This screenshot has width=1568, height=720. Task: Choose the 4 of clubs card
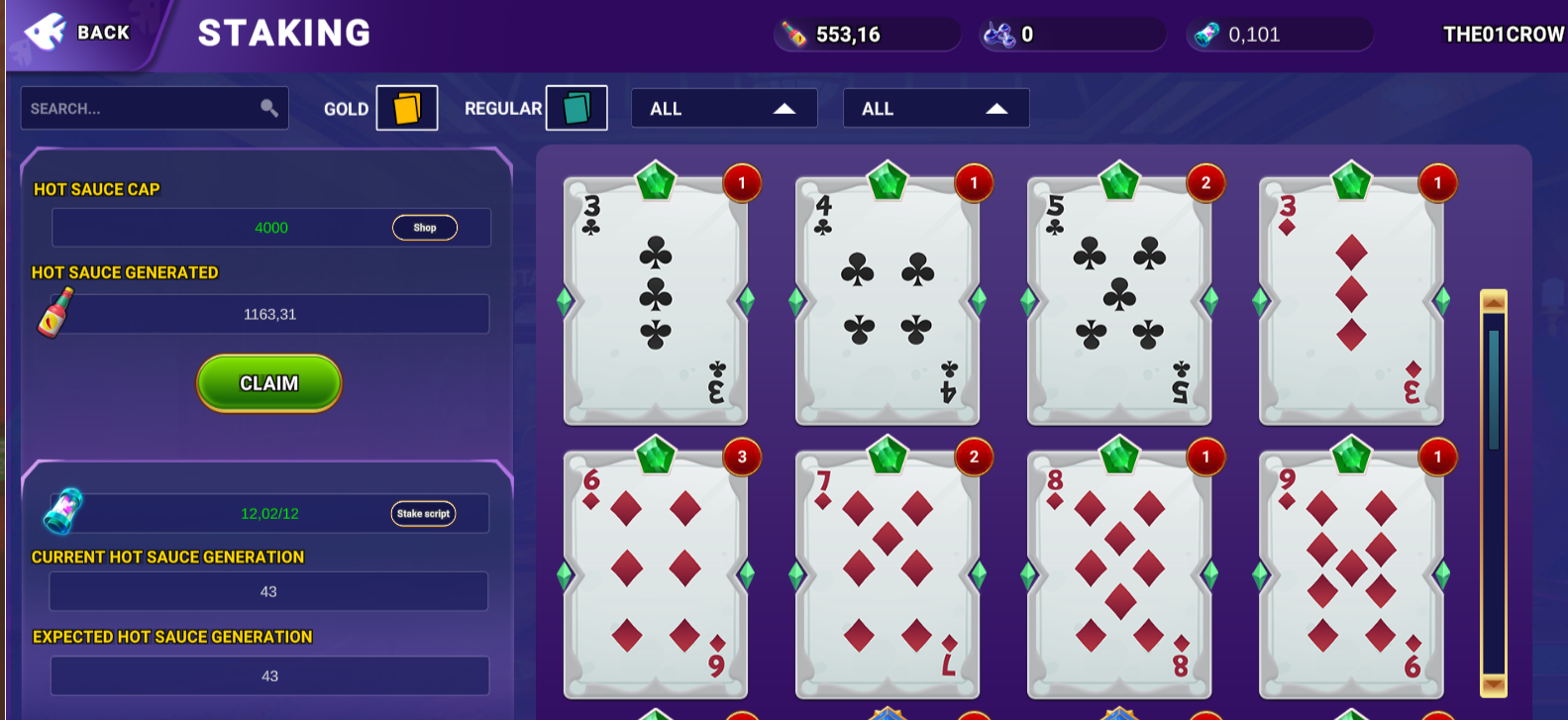[888, 300]
